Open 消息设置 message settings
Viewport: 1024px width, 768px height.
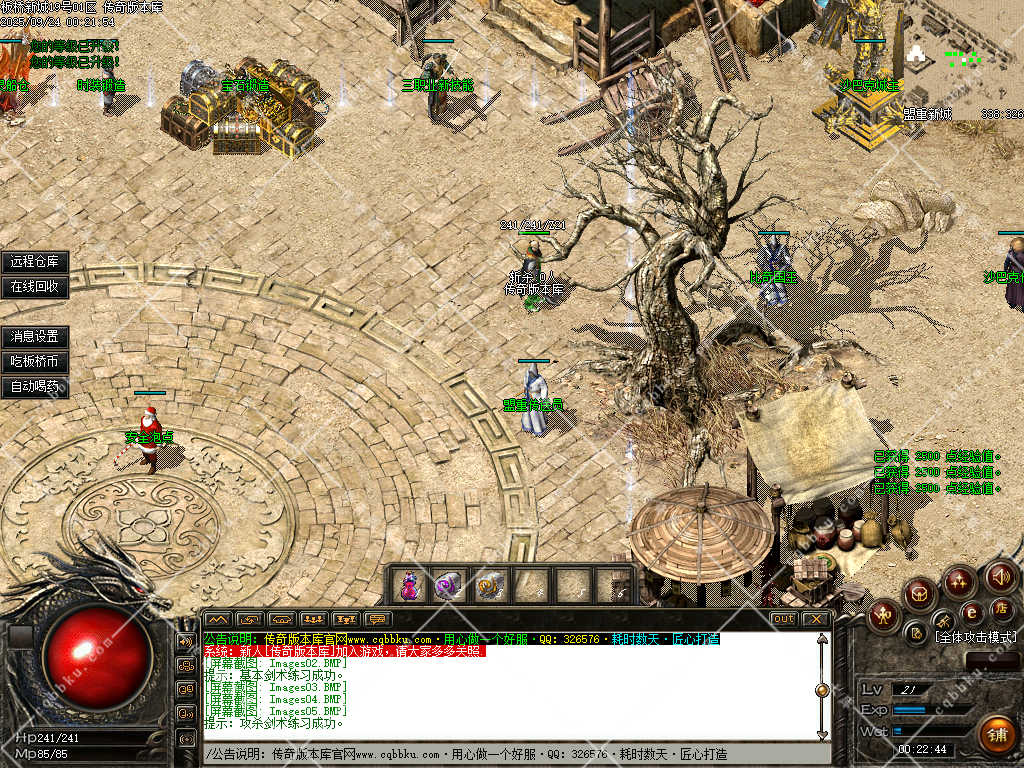pos(35,337)
